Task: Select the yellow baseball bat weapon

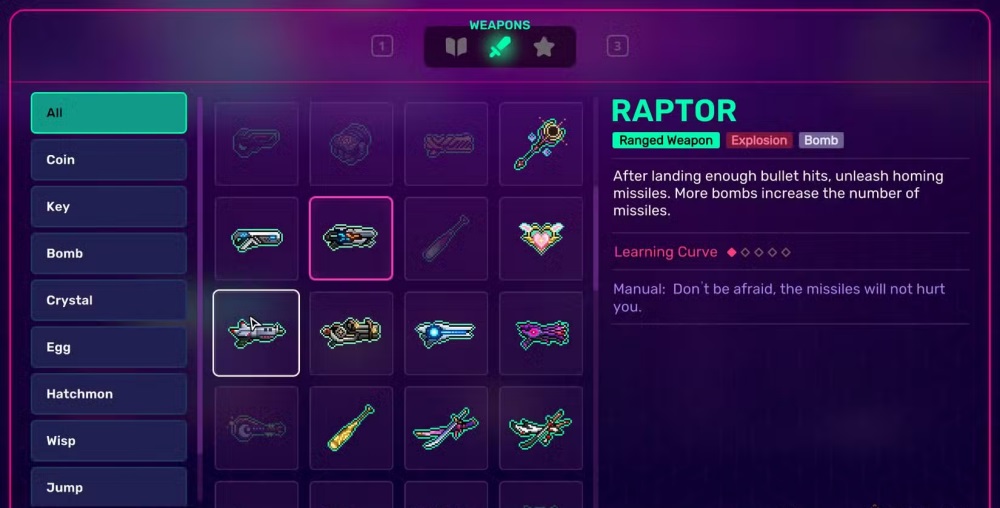Action: pos(351,428)
